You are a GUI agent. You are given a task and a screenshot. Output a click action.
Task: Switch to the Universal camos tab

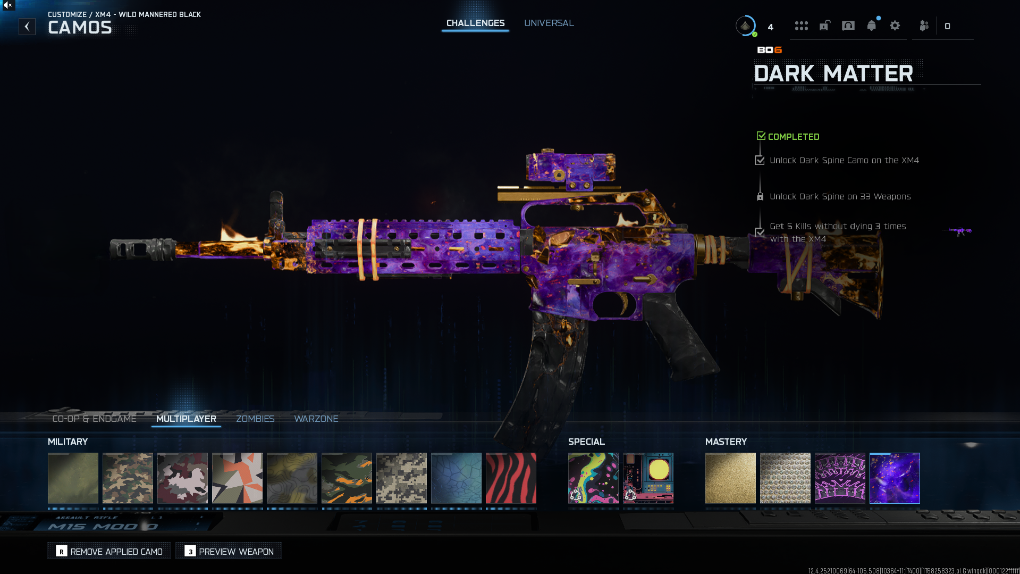(x=549, y=23)
